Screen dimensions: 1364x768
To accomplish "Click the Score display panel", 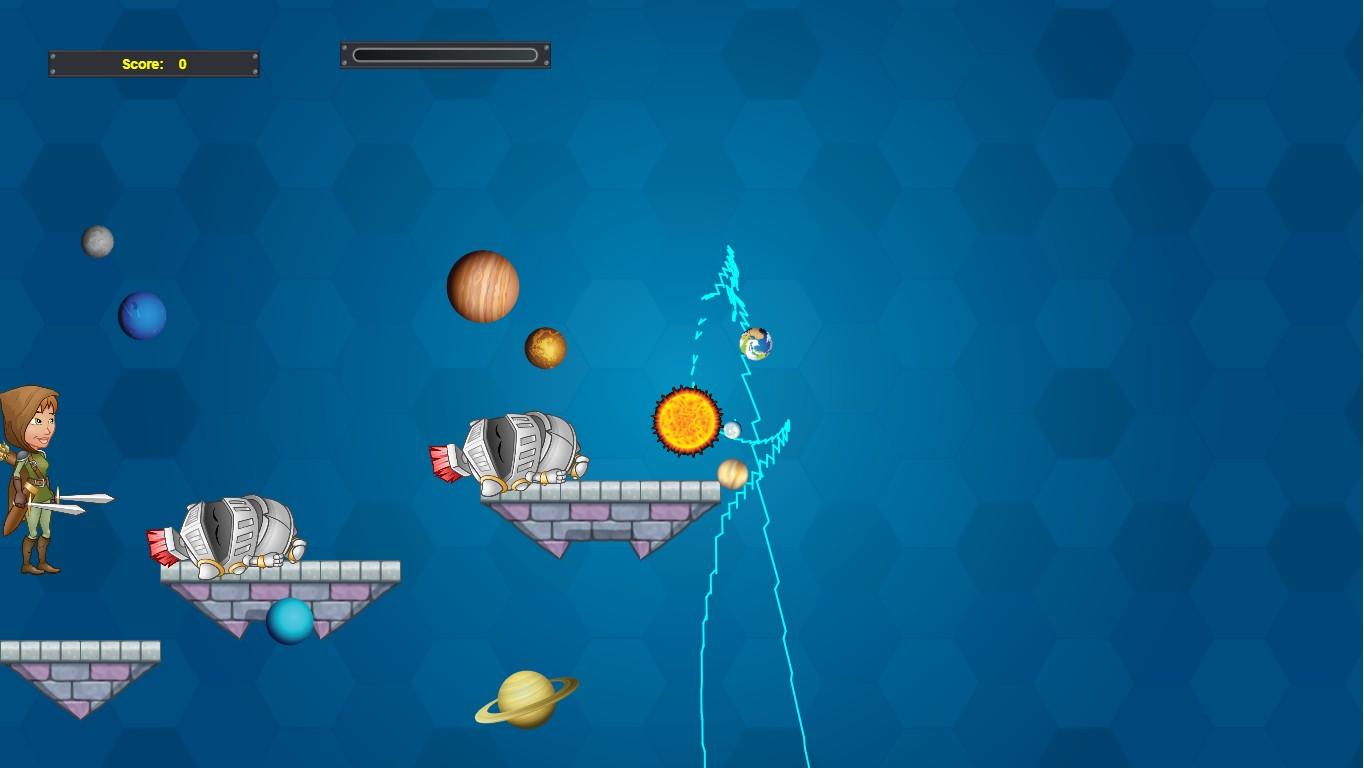I will 152,63.
